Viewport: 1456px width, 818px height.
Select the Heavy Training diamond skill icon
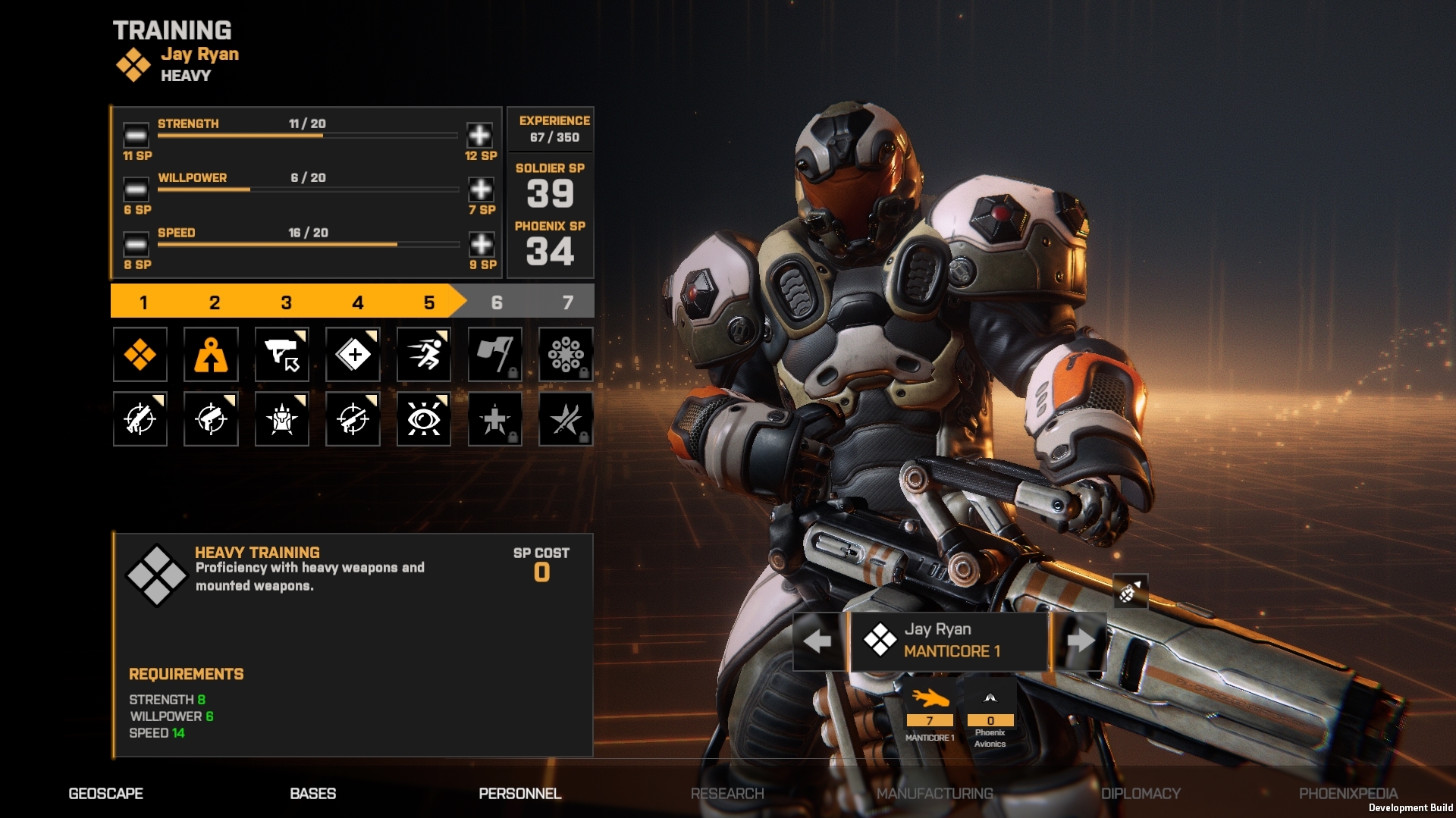(x=140, y=354)
